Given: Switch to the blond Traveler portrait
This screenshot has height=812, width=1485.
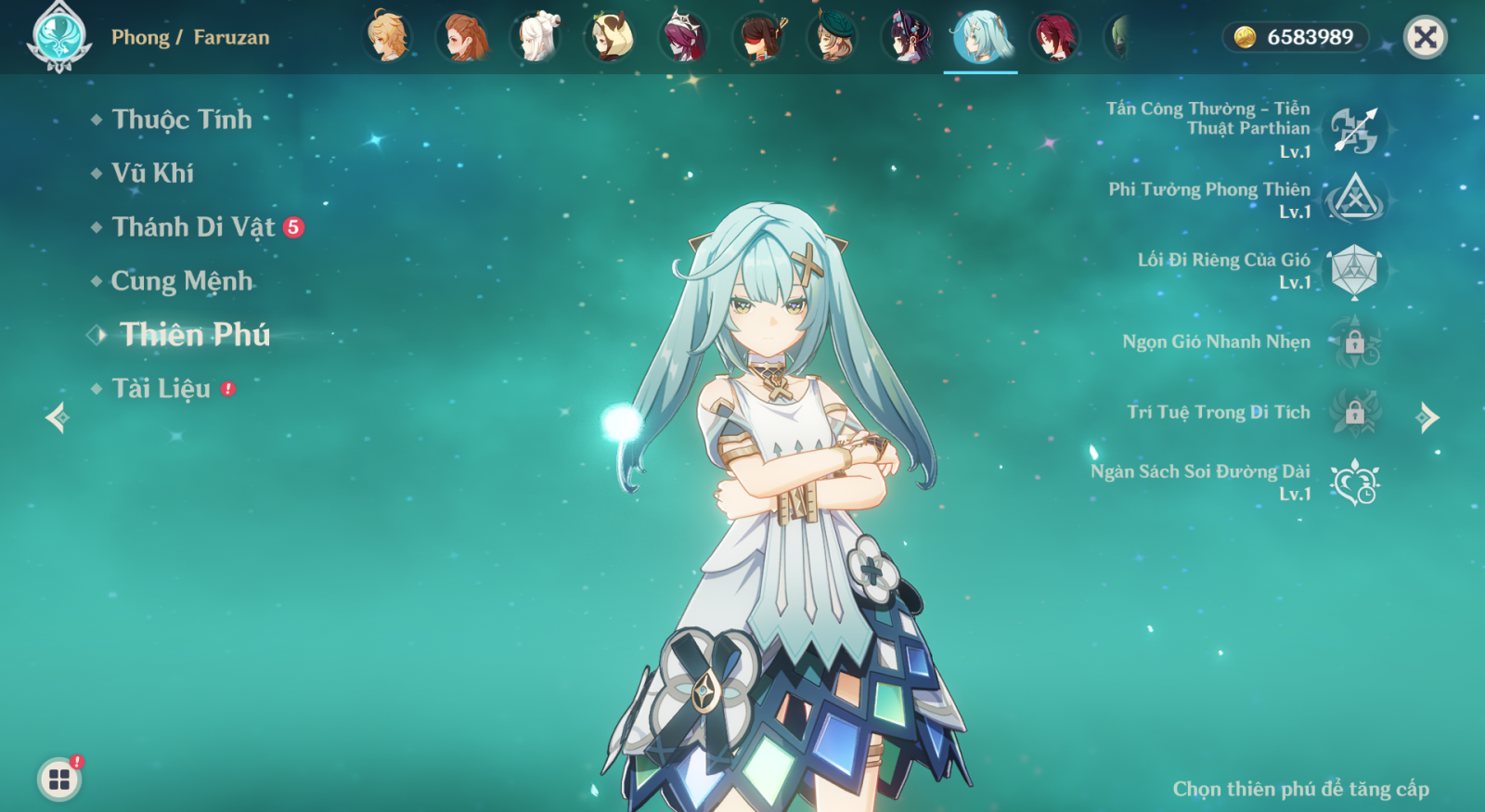Looking at the screenshot, I should click(x=387, y=37).
